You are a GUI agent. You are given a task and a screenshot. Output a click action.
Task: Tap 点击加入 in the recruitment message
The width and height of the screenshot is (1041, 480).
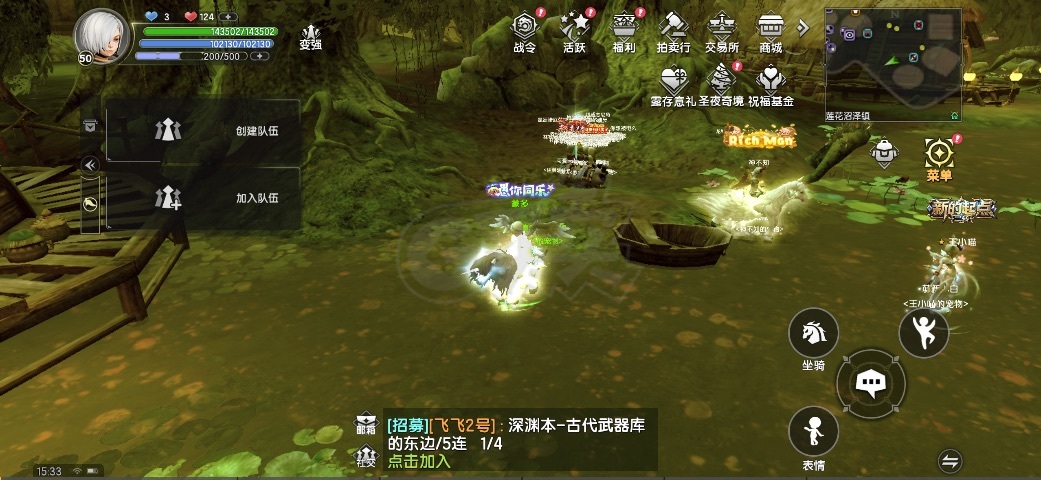419,461
